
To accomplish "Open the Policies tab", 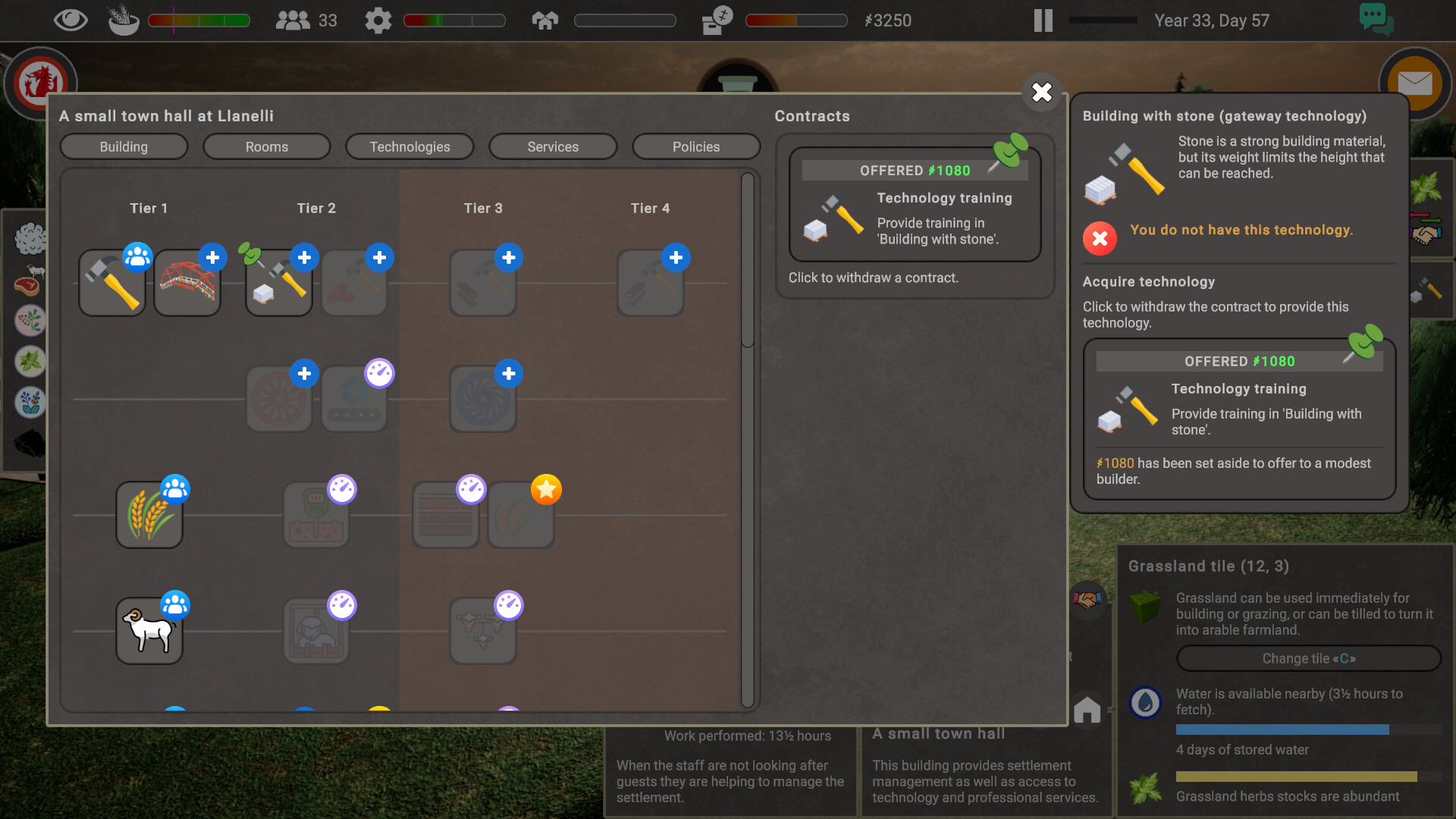I will 695,146.
